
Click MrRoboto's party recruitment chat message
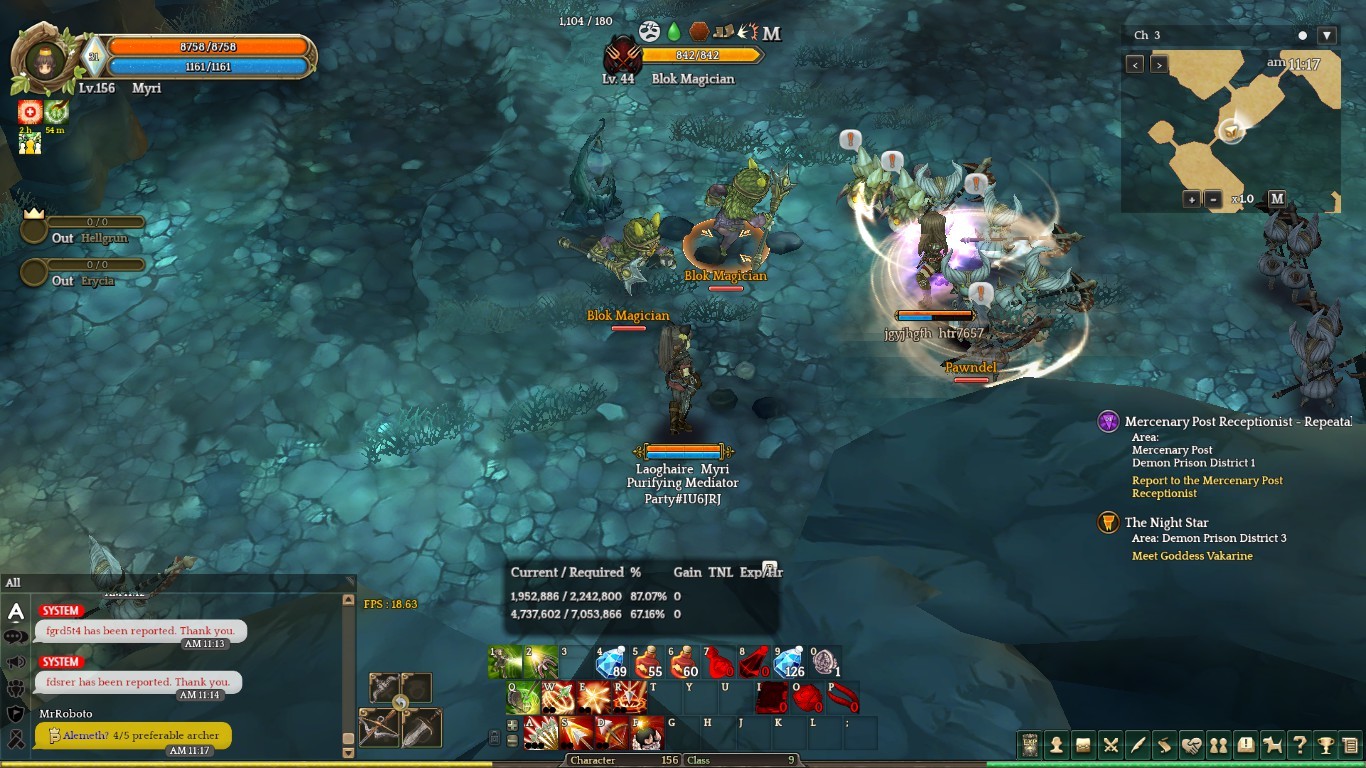click(133, 735)
